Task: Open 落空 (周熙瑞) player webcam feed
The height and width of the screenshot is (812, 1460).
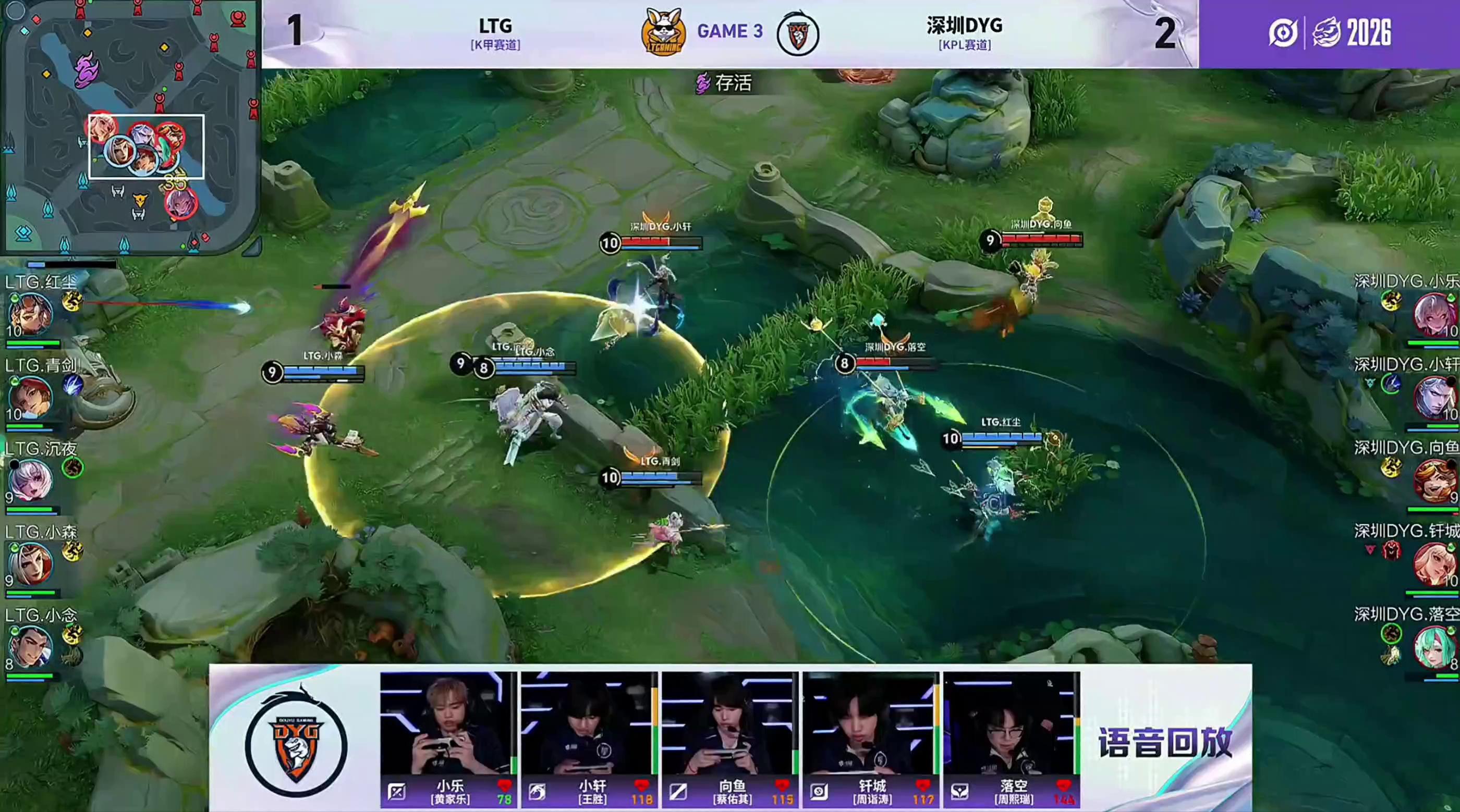Action: 1011,723
